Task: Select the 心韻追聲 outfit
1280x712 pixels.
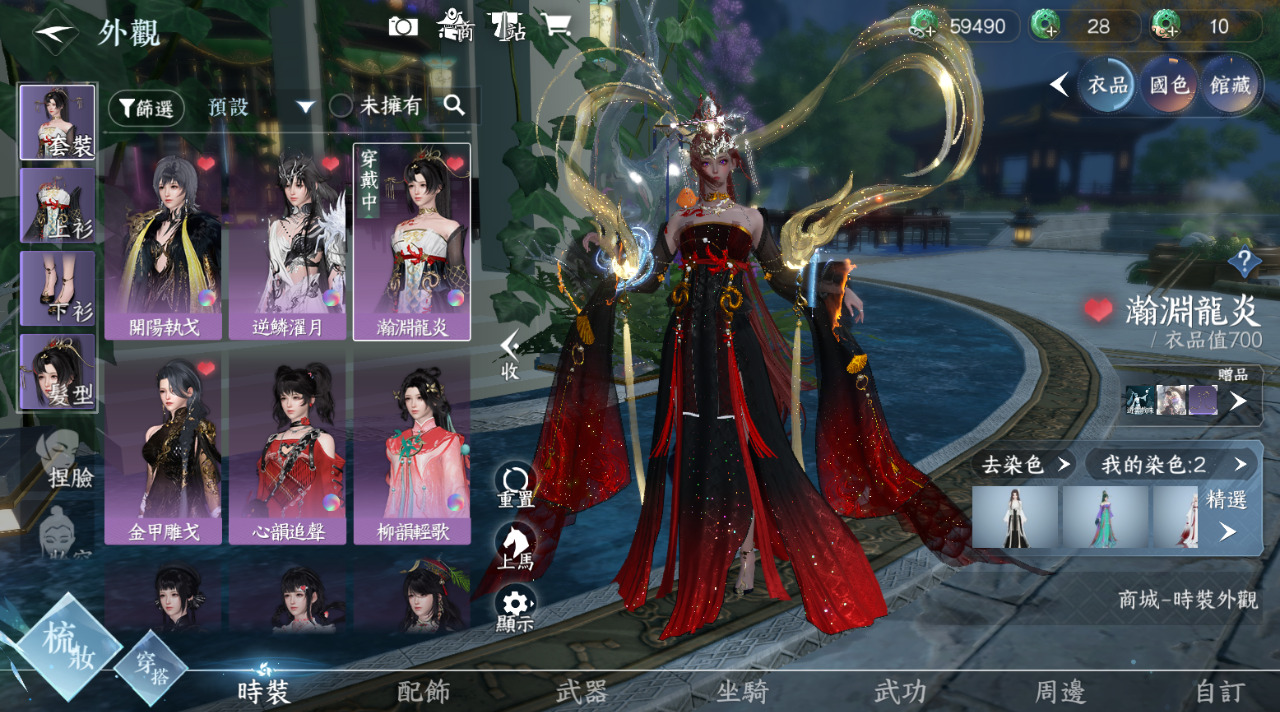Action: pos(288,450)
